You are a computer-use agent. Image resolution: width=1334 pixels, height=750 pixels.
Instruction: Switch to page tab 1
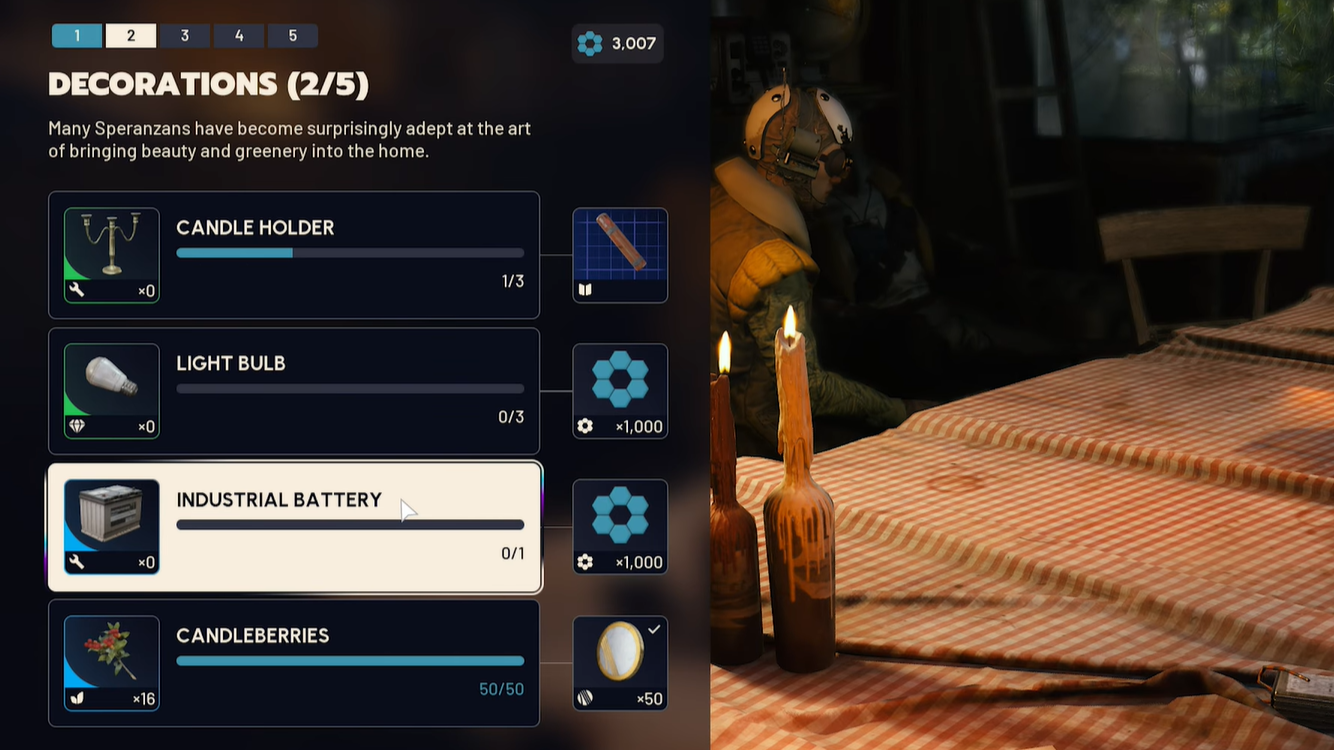(77, 36)
